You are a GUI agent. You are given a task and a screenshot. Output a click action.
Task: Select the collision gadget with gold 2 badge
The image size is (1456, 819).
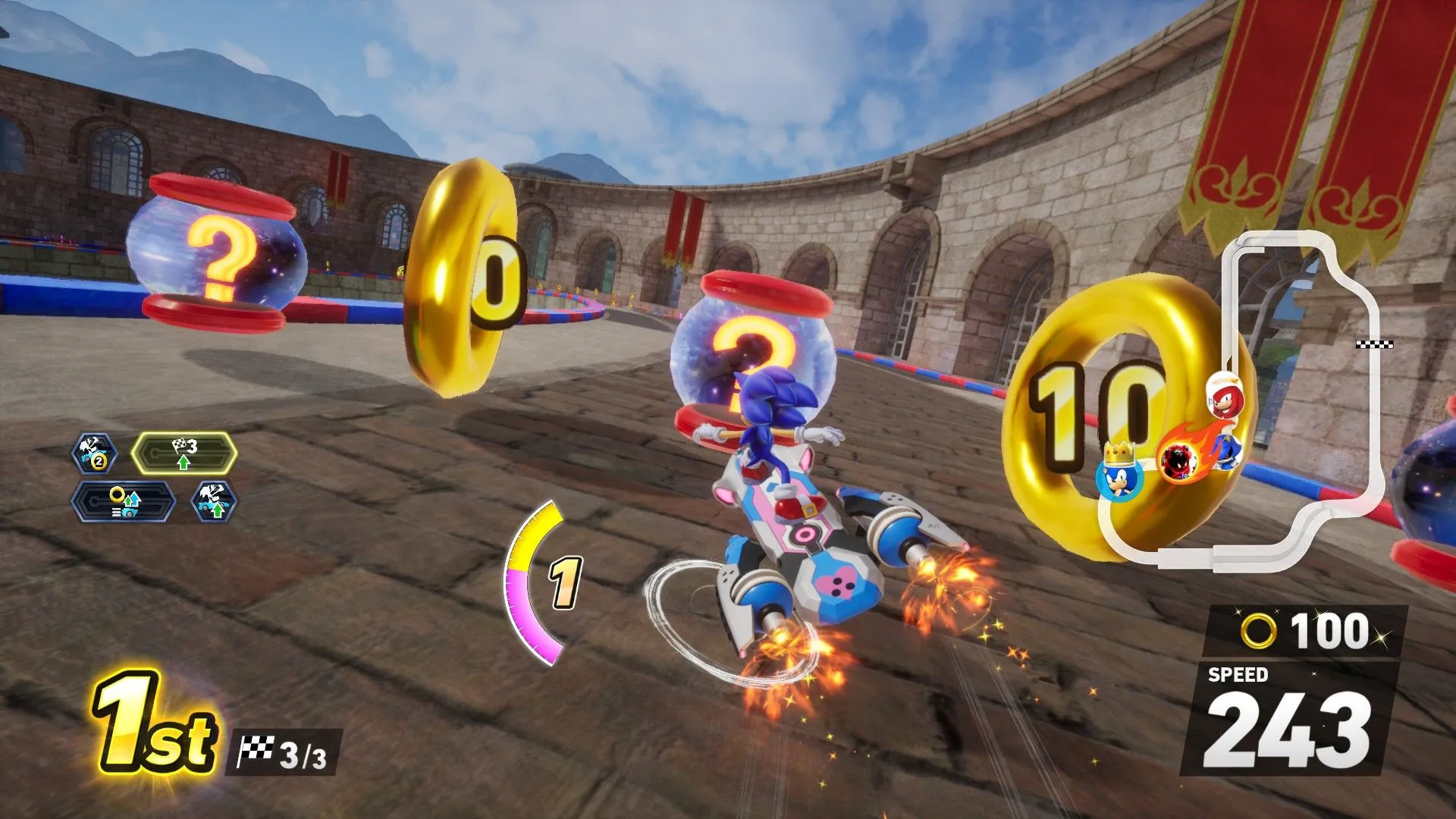point(94,453)
